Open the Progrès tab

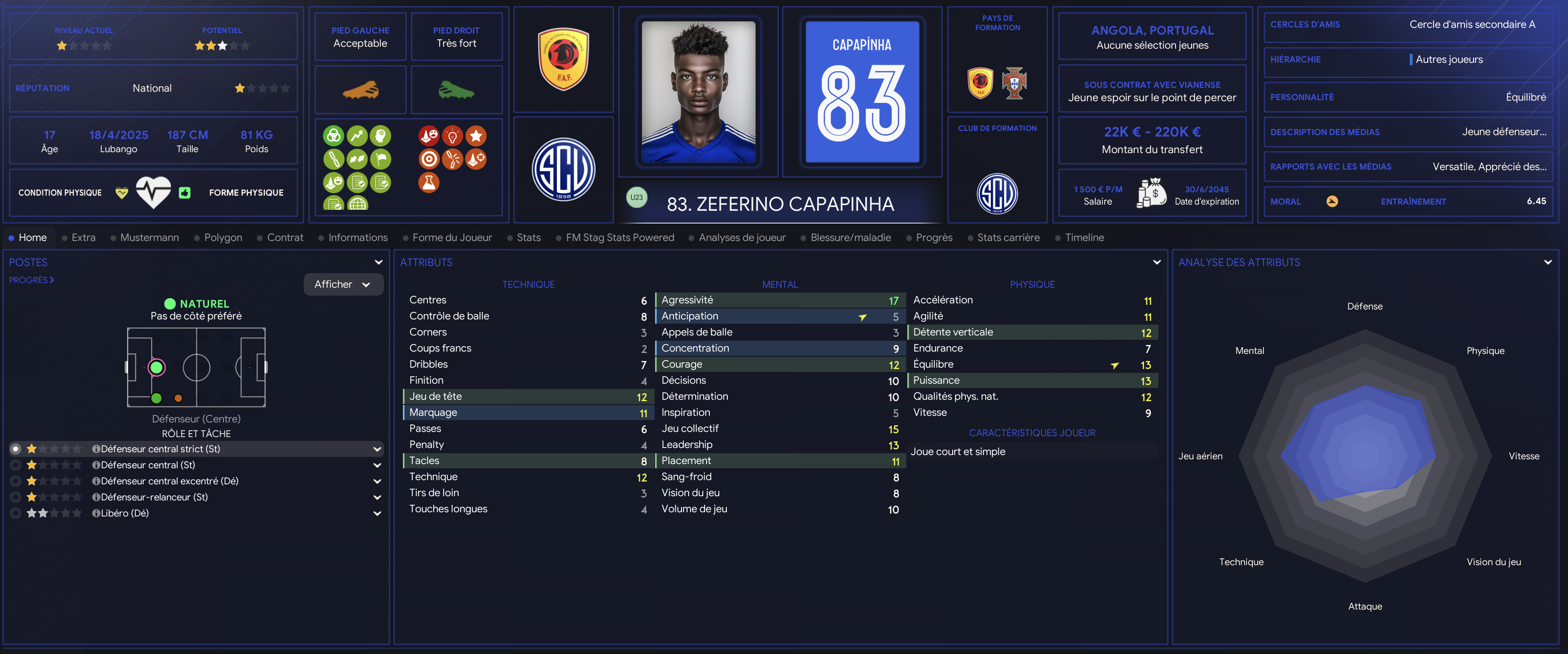tap(934, 238)
